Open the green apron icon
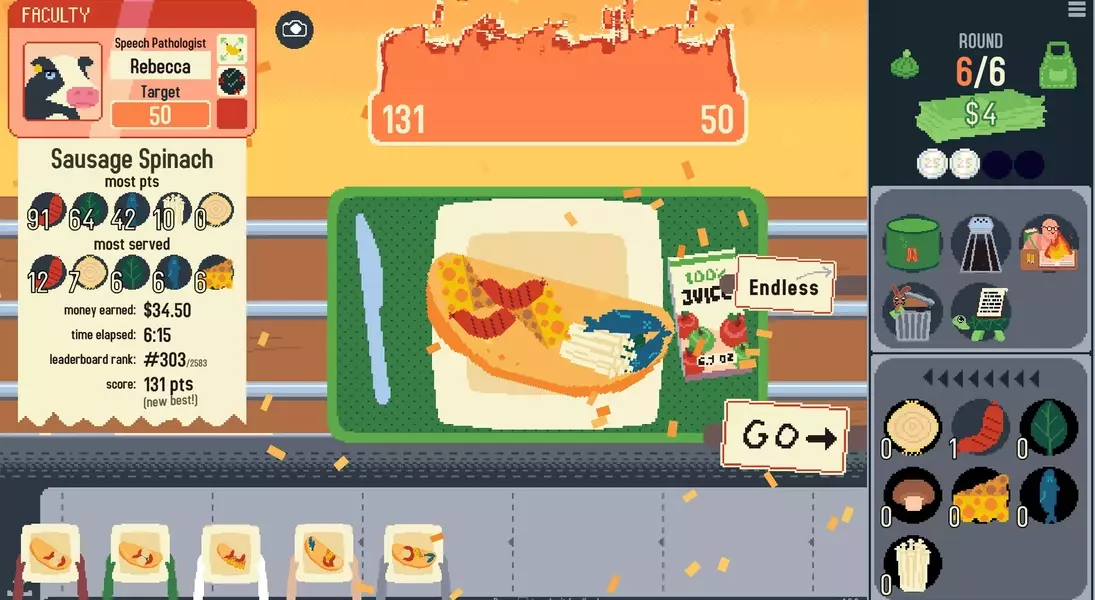This screenshot has height=600, width=1095. (1057, 65)
